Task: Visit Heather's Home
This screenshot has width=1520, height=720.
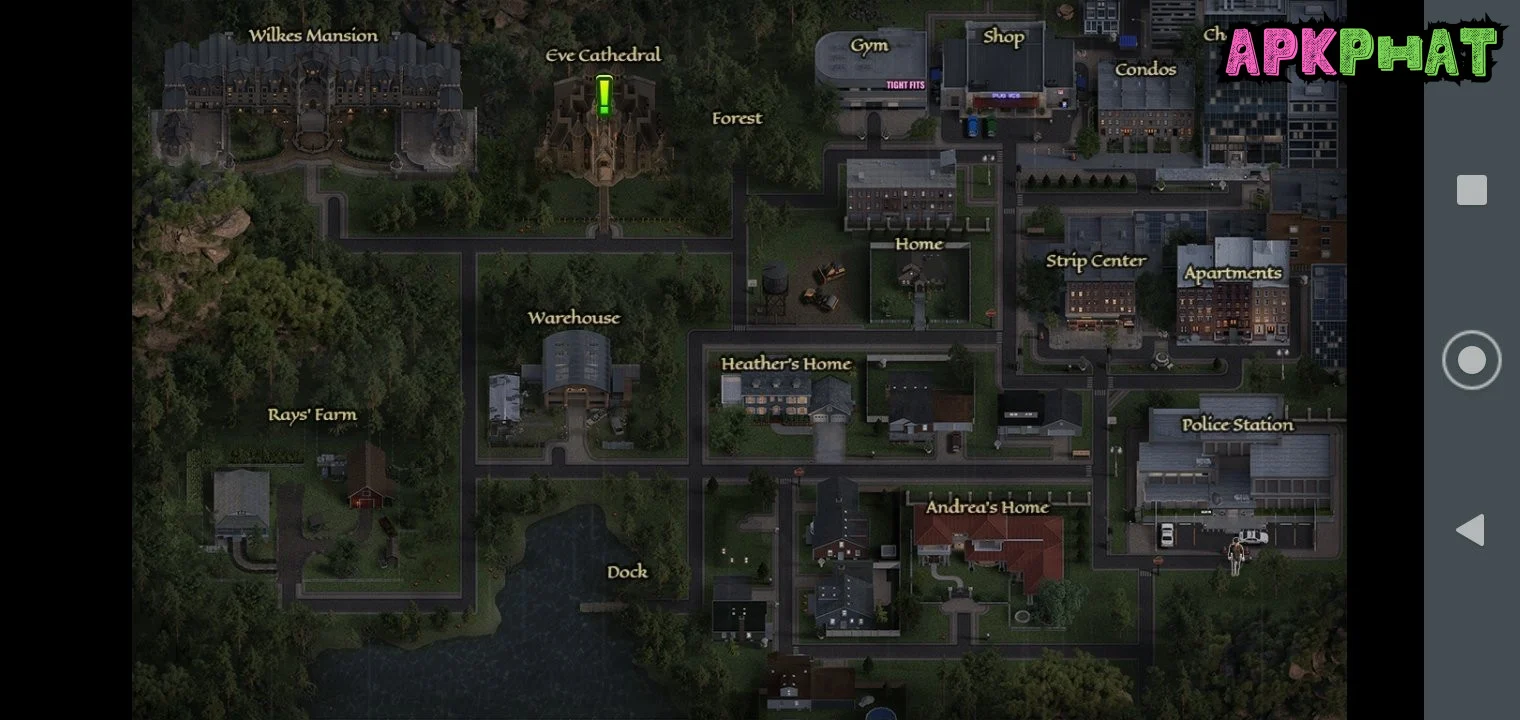Action: pyautogui.click(x=786, y=364)
